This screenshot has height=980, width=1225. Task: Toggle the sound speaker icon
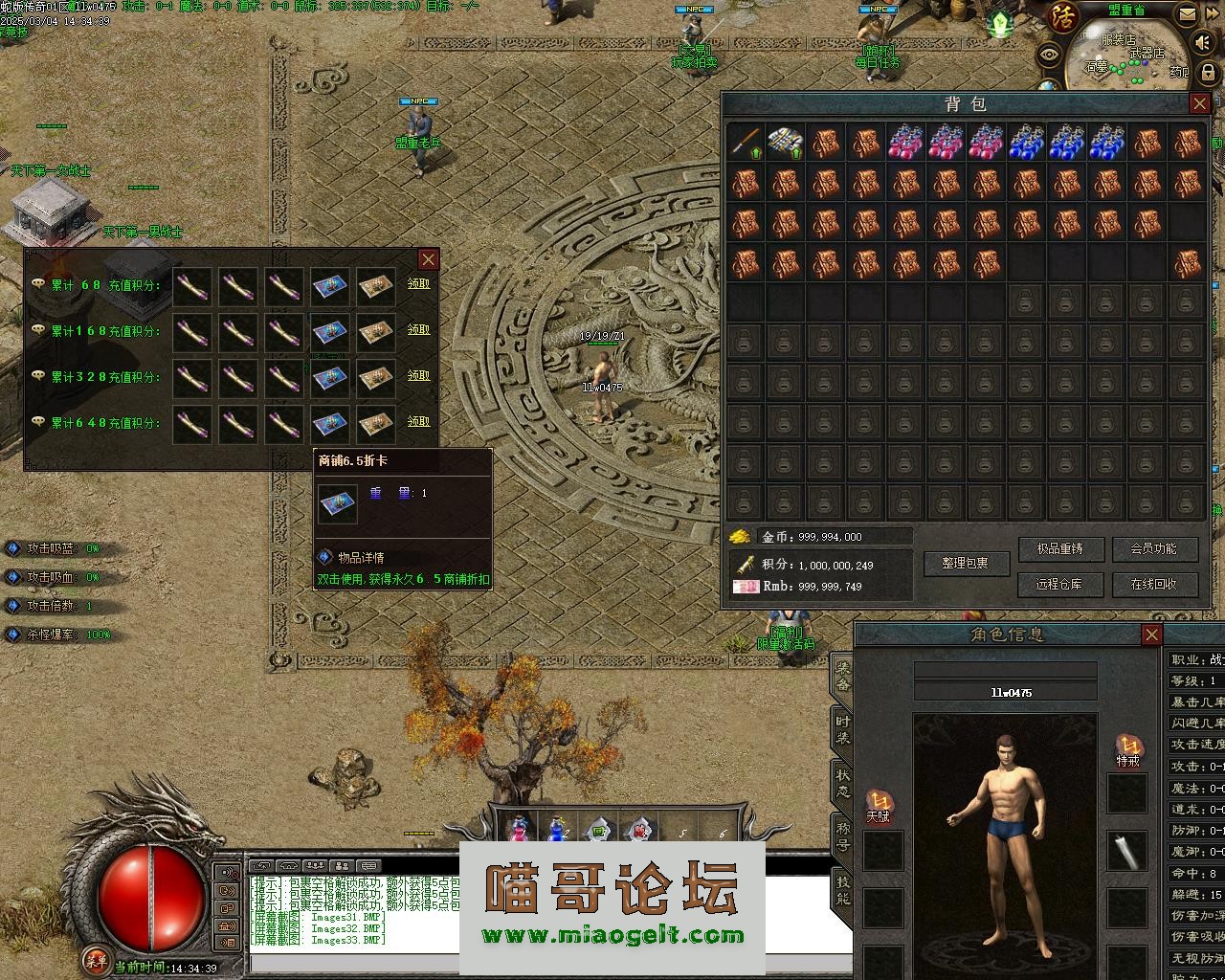coord(1203,43)
